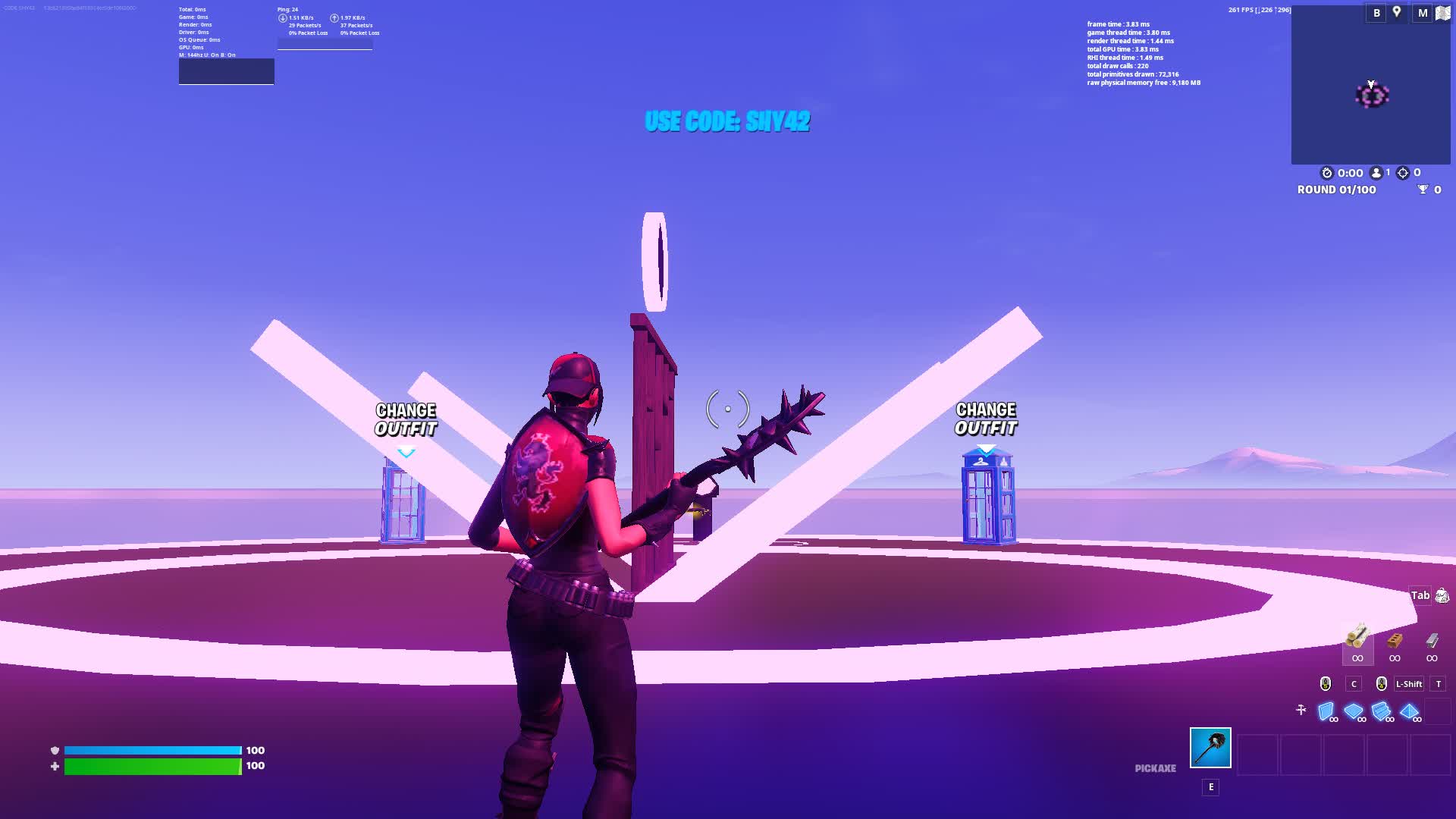Click the trap slot crosshair icon
The height and width of the screenshot is (819, 1456).
tap(1301, 709)
